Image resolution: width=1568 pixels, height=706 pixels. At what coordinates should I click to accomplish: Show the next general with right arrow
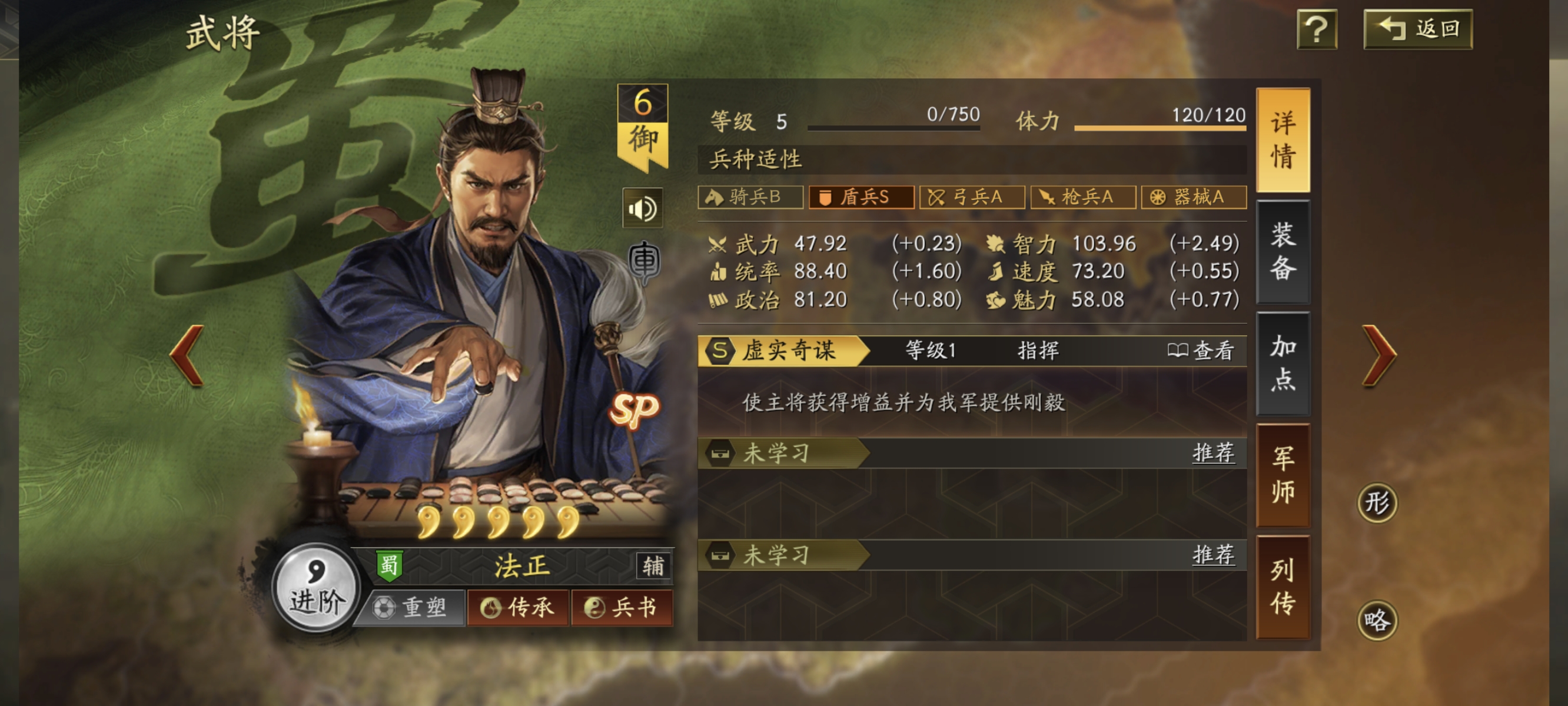pos(1378,355)
